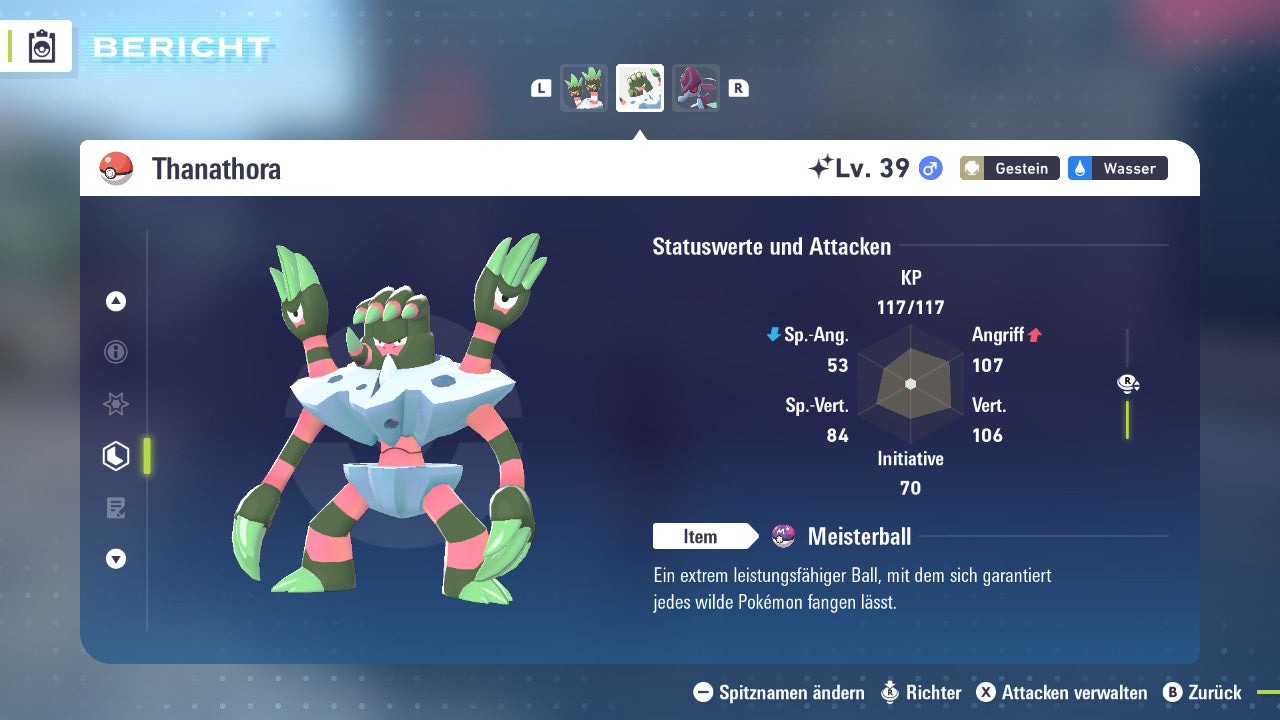View ribbons via the star sidebar icon

(x=115, y=404)
